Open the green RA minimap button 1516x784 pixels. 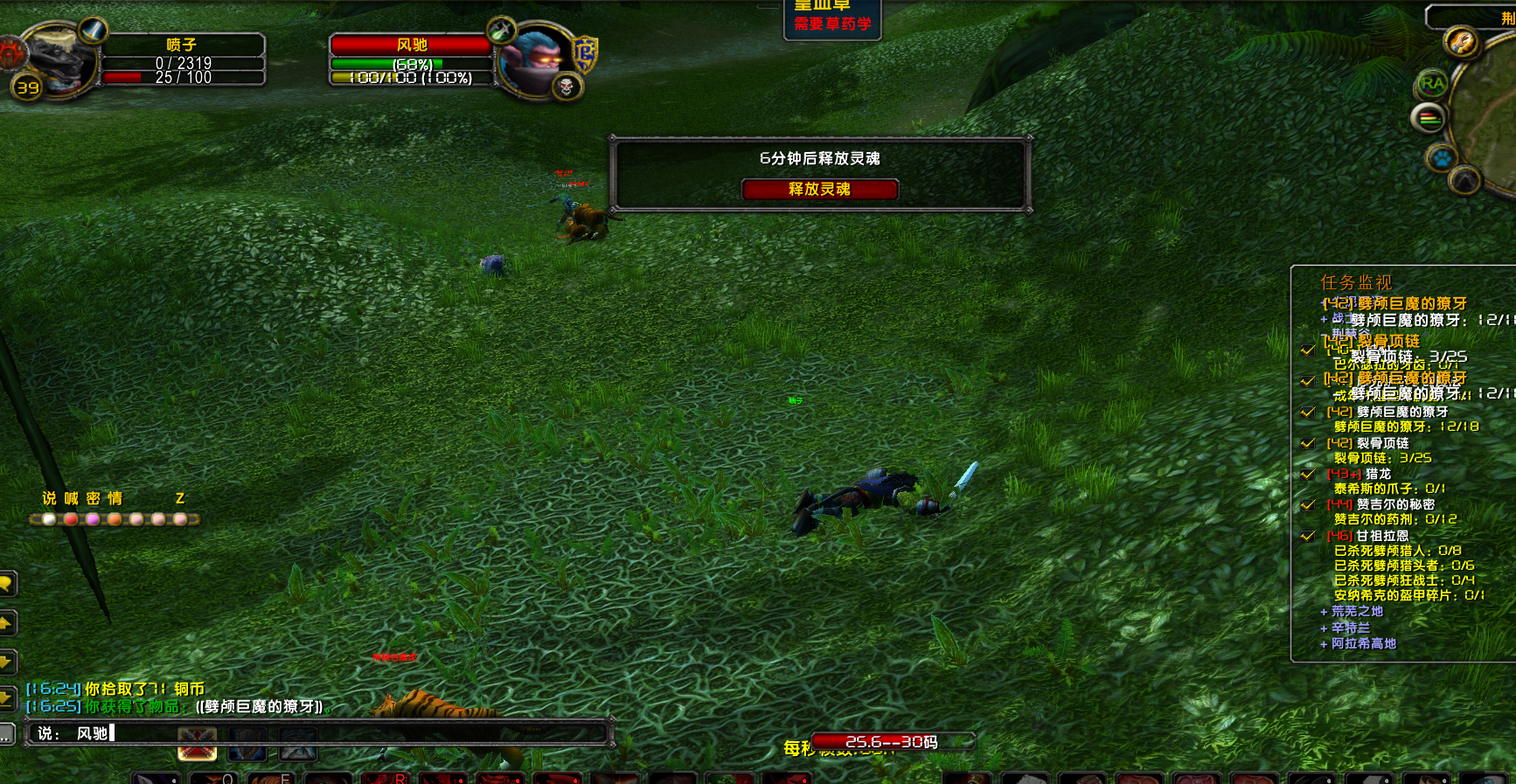click(x=1432, y=84)
